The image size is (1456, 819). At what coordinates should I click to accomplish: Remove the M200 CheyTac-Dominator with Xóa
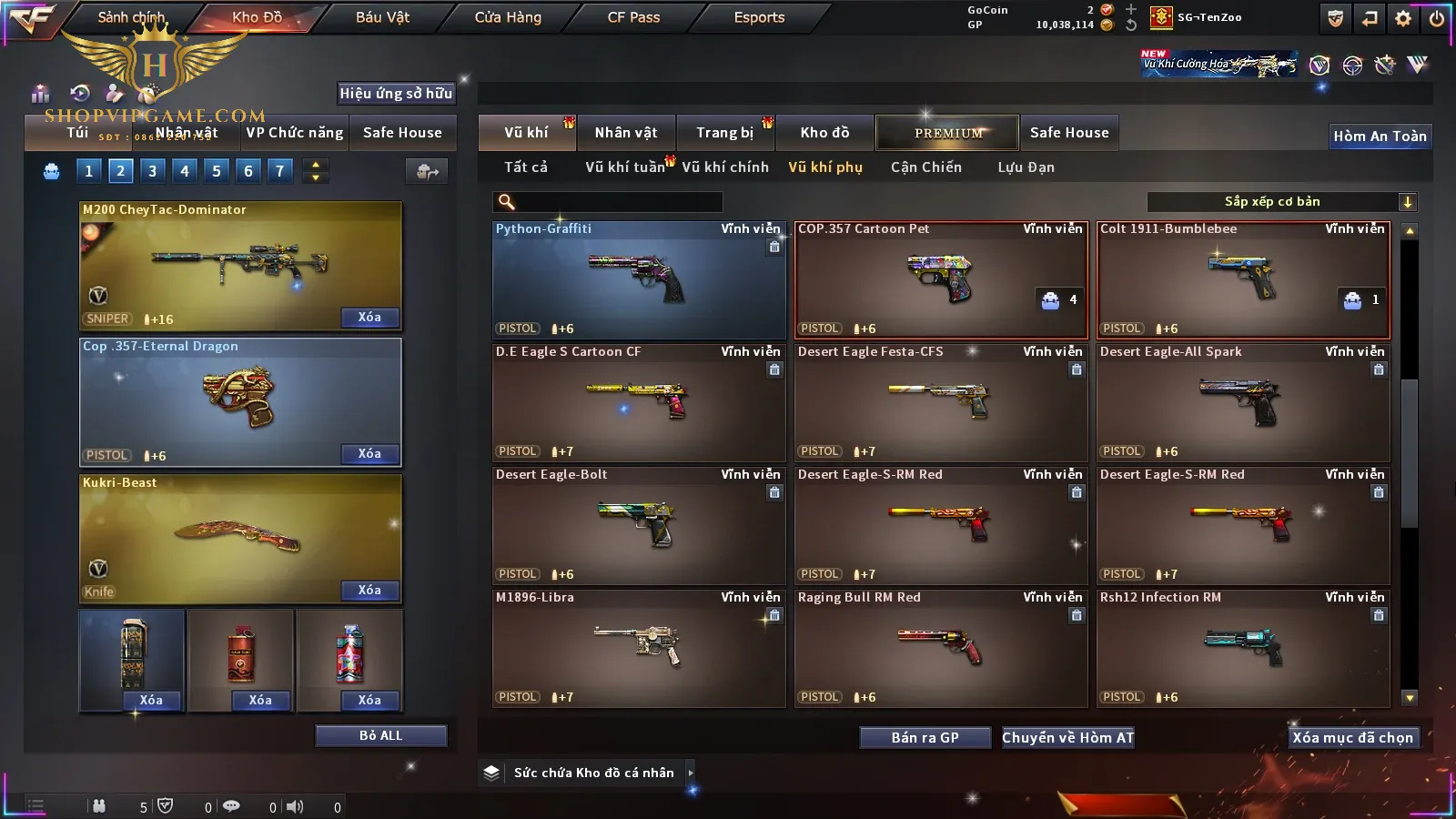(x=369, y=318)
